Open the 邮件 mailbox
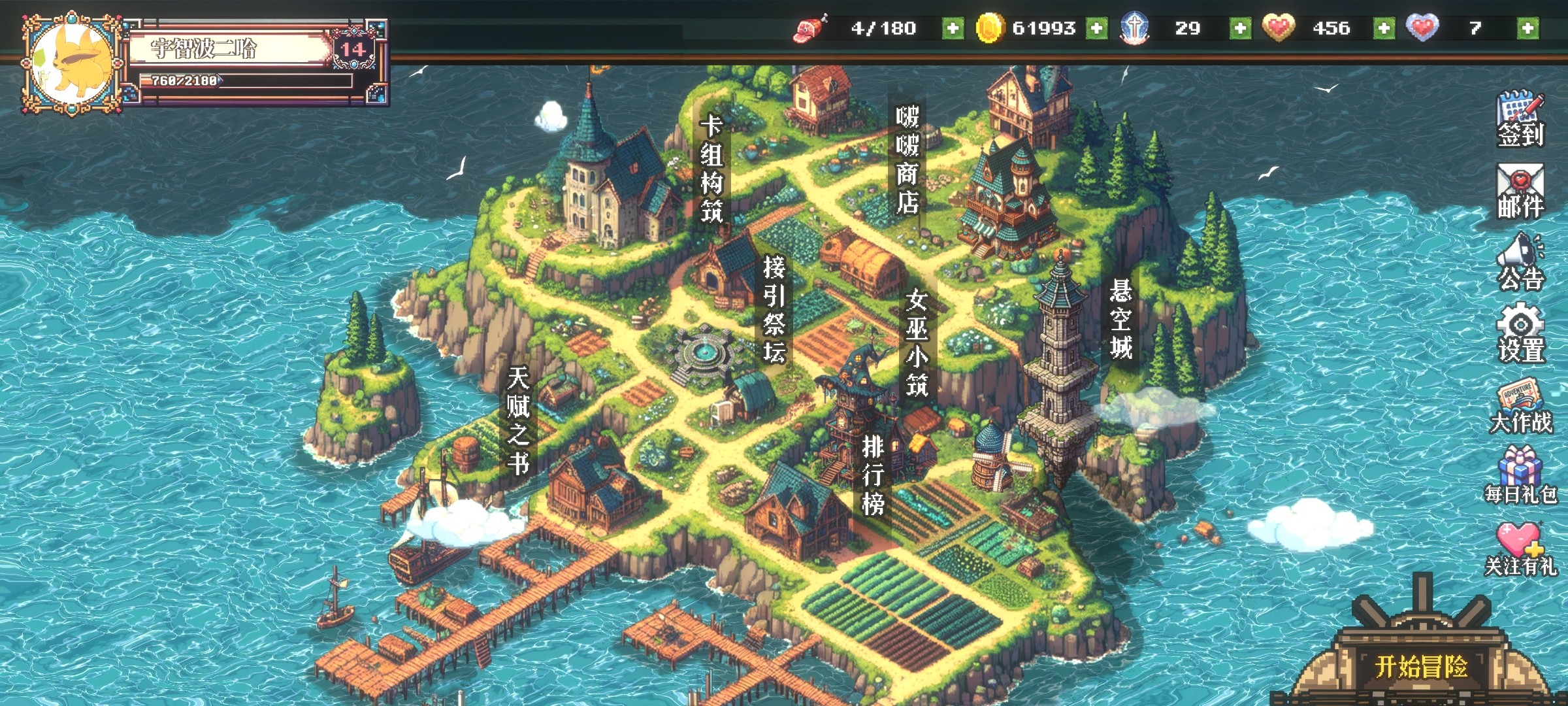 coord(1520,191)
